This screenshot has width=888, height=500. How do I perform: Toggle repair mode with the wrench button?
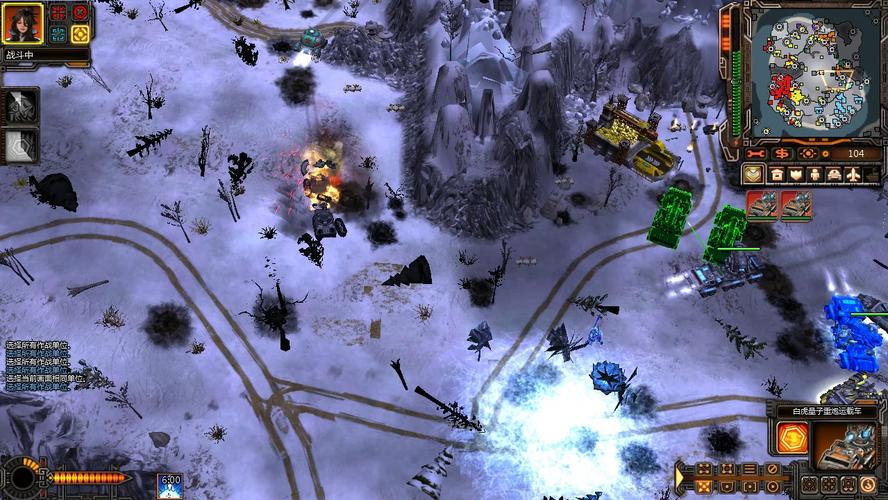coord(755,154)
